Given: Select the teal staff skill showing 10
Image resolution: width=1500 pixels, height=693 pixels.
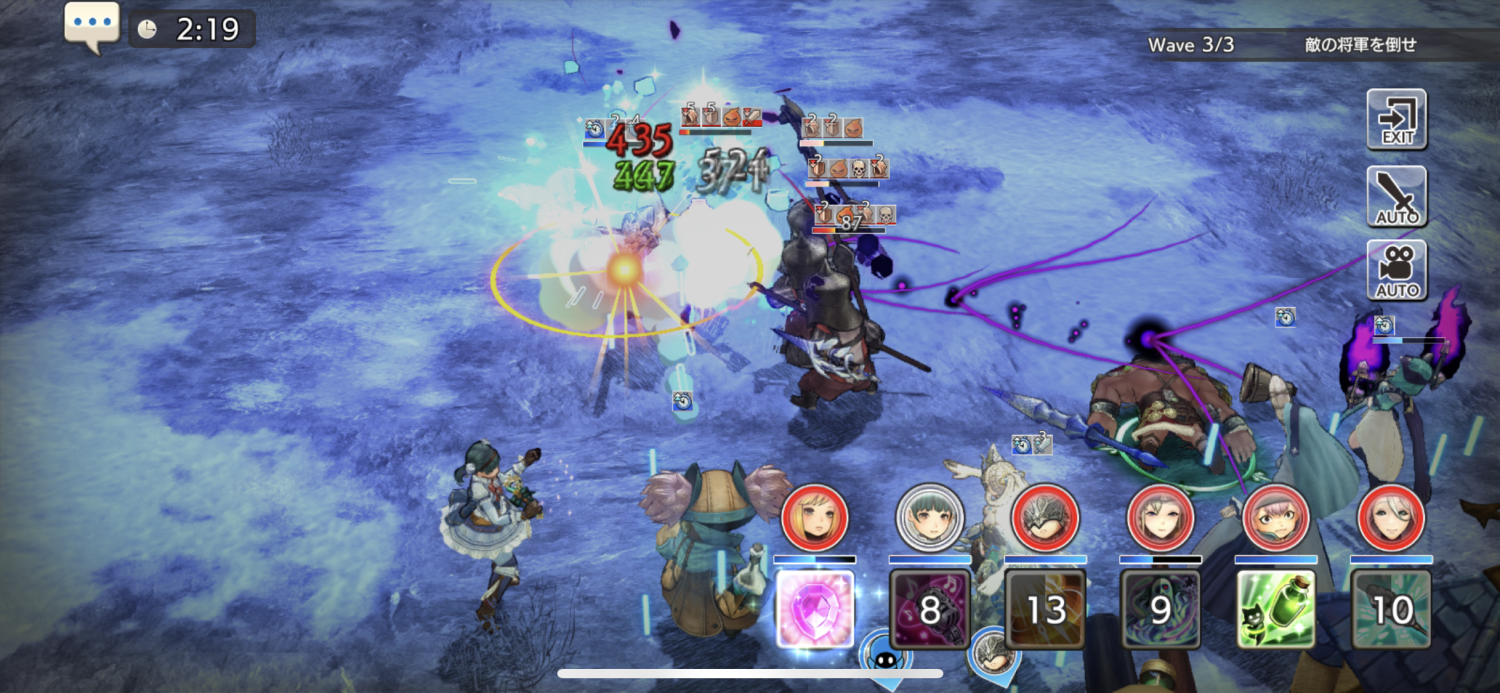Looking at the screenshot, I should point(1391,609).
